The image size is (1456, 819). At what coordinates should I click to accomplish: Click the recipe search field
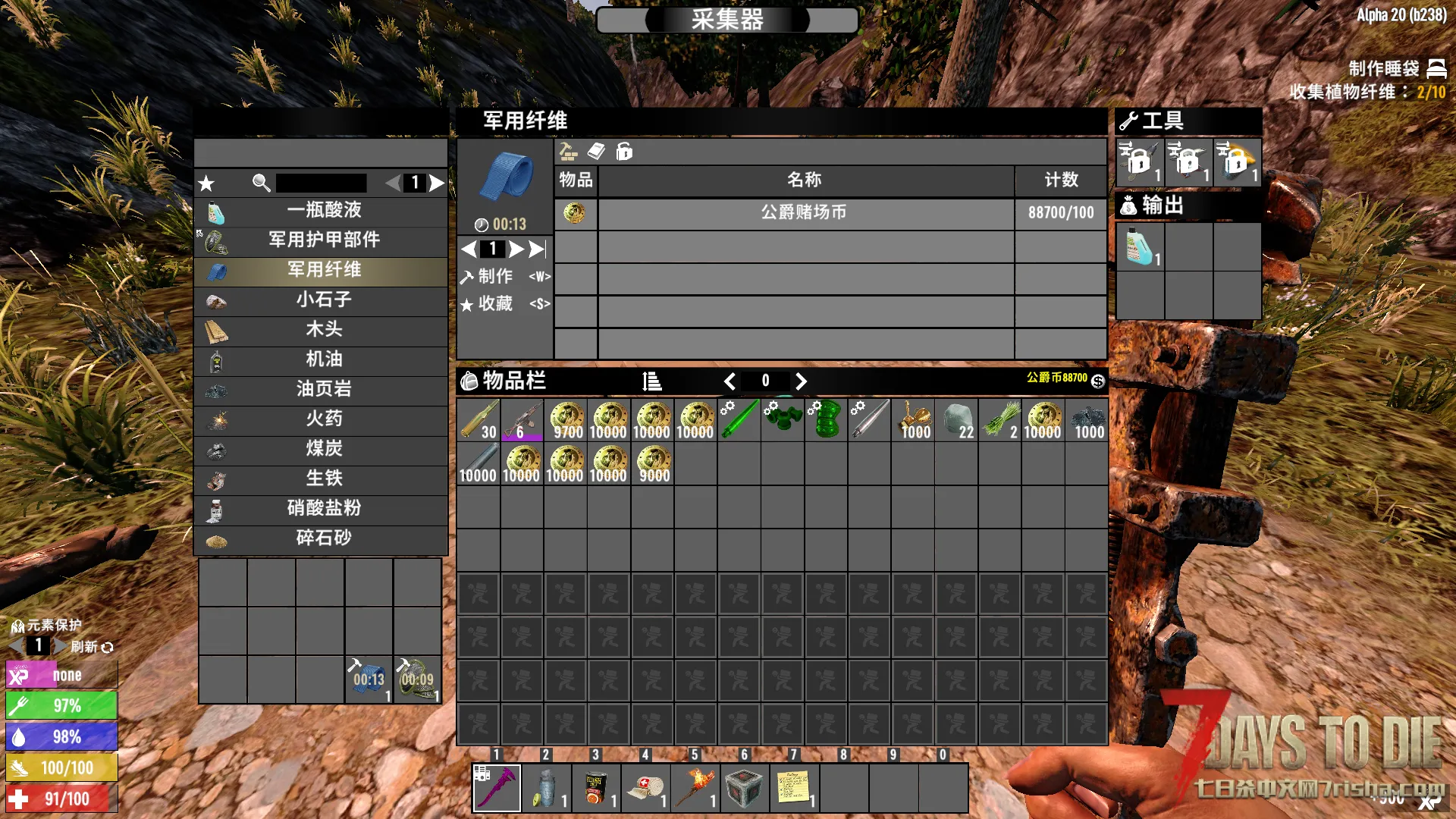(x=321, y=184)
